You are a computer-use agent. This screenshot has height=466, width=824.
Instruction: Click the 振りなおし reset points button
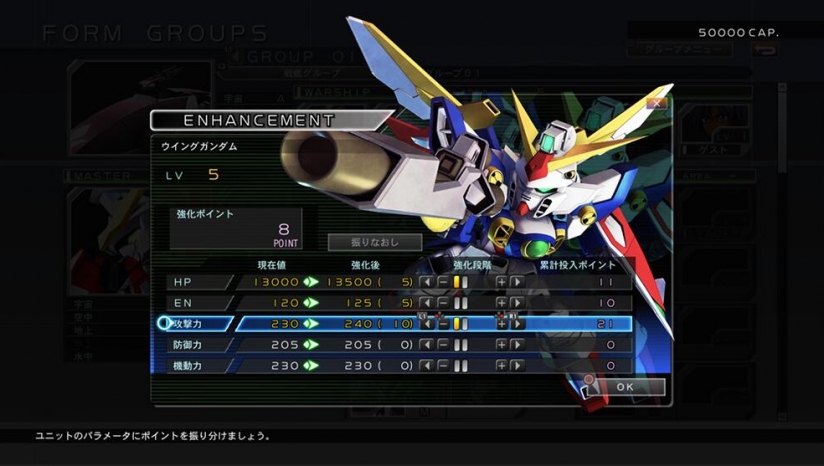click(375, 242)
